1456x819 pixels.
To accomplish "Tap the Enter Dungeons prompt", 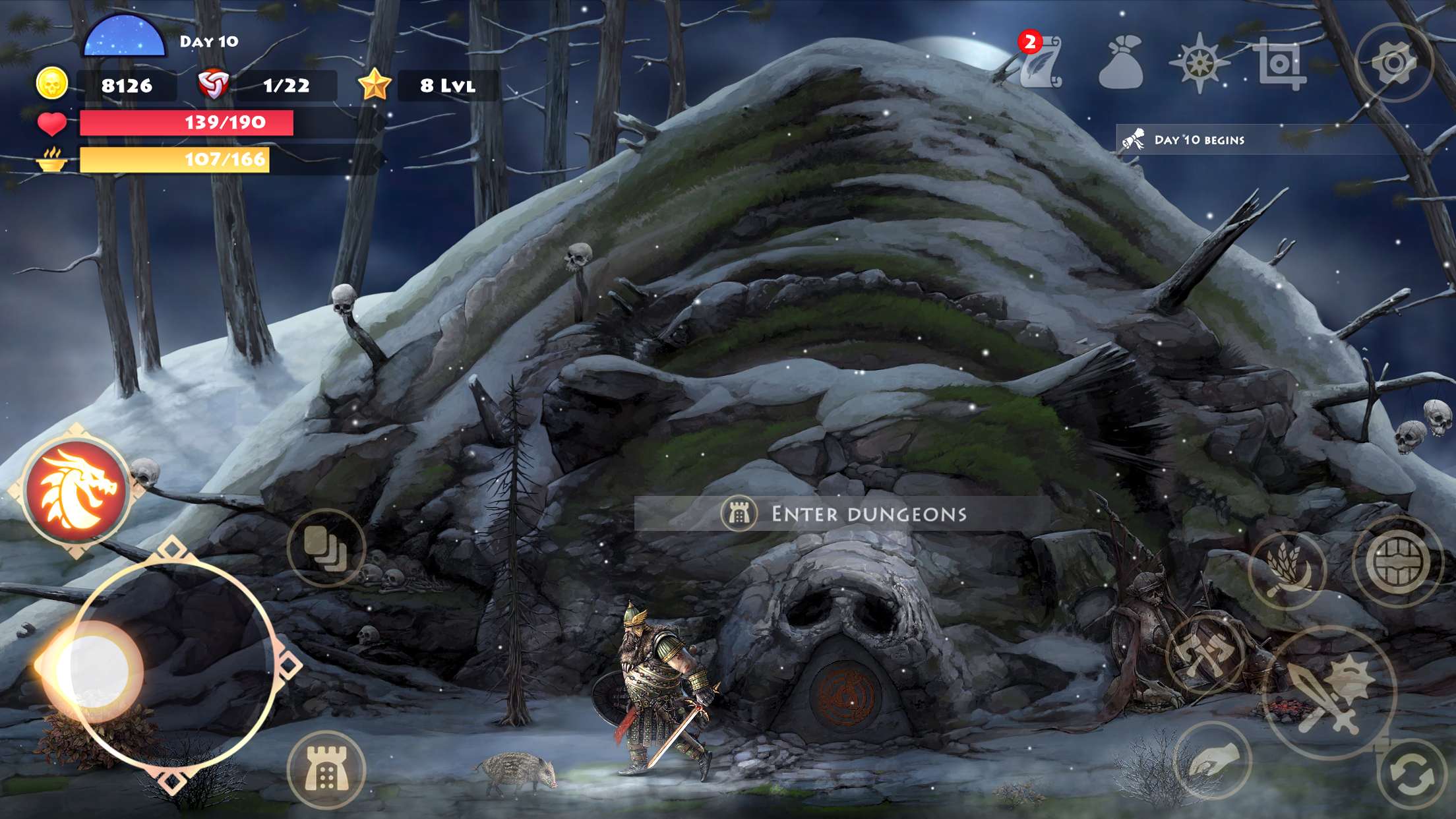I will pyautogui.click(x=843, y=514).
